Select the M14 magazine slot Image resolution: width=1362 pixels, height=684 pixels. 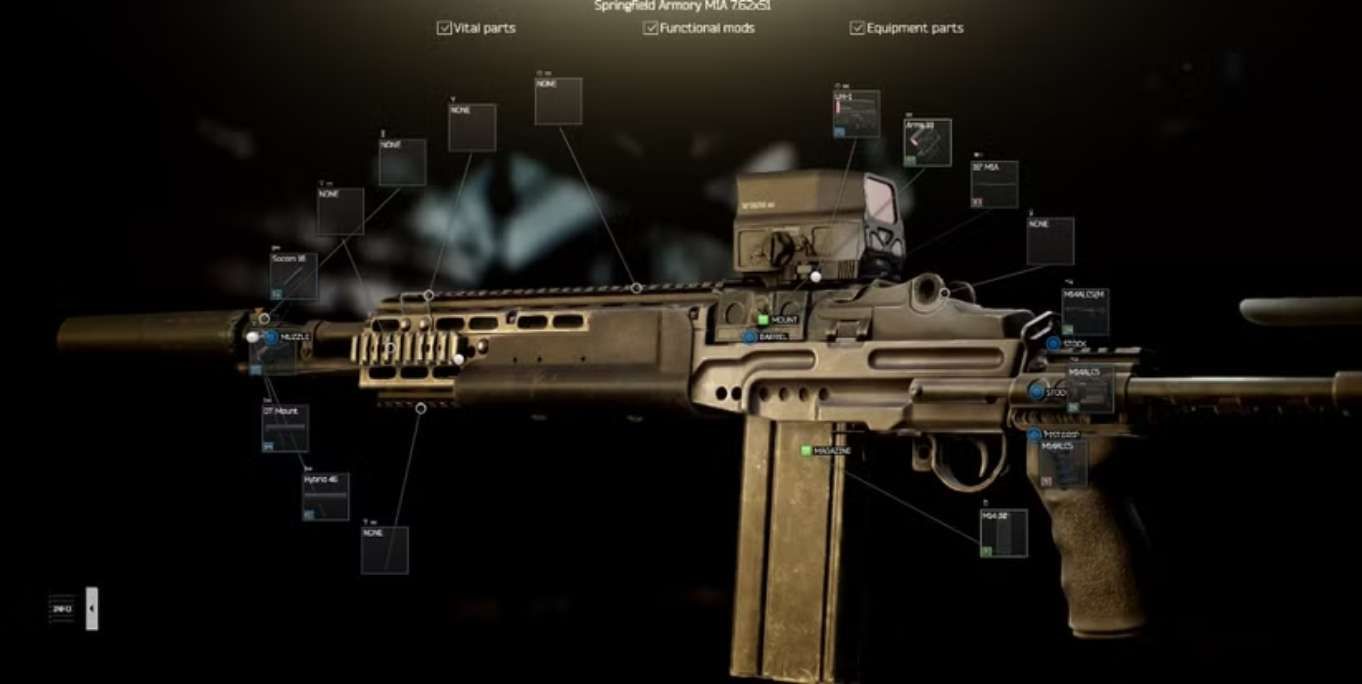click(x=1003, y=533)
